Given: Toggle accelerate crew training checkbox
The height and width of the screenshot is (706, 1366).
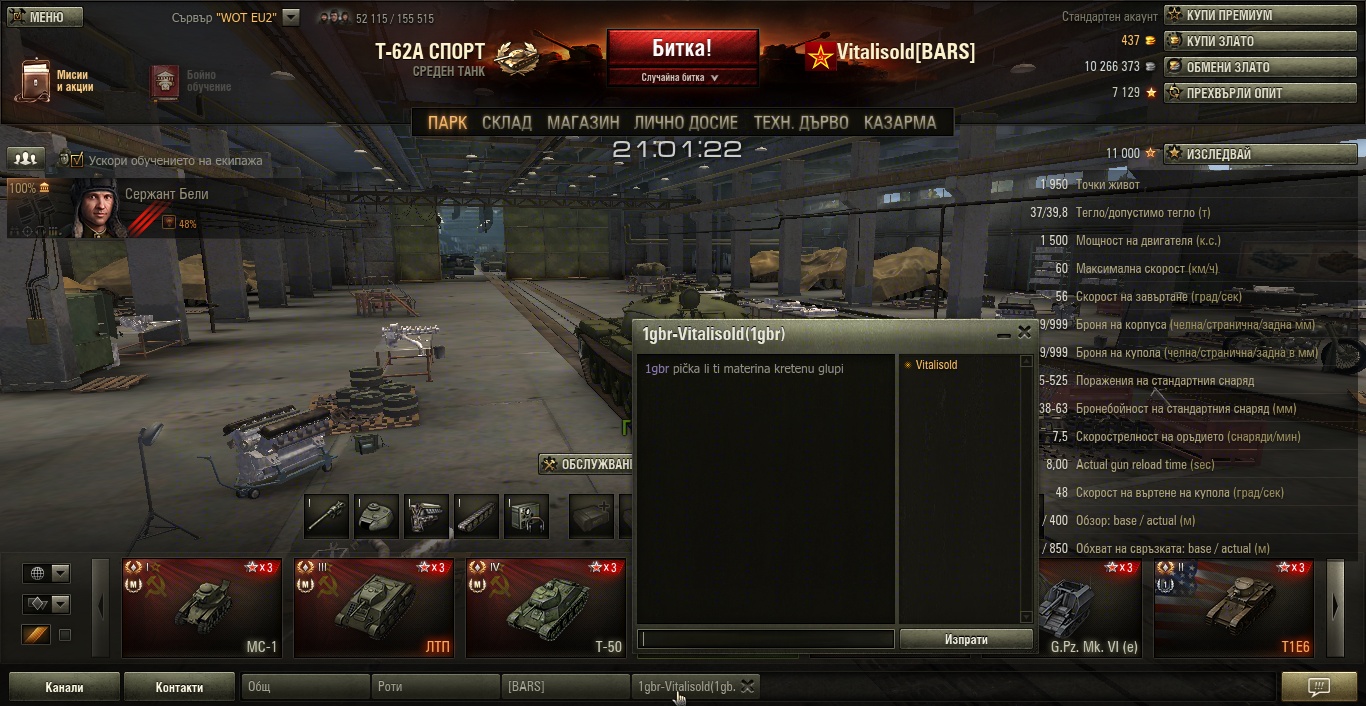Looking at the screenshot, I should [x=77, y=160].
